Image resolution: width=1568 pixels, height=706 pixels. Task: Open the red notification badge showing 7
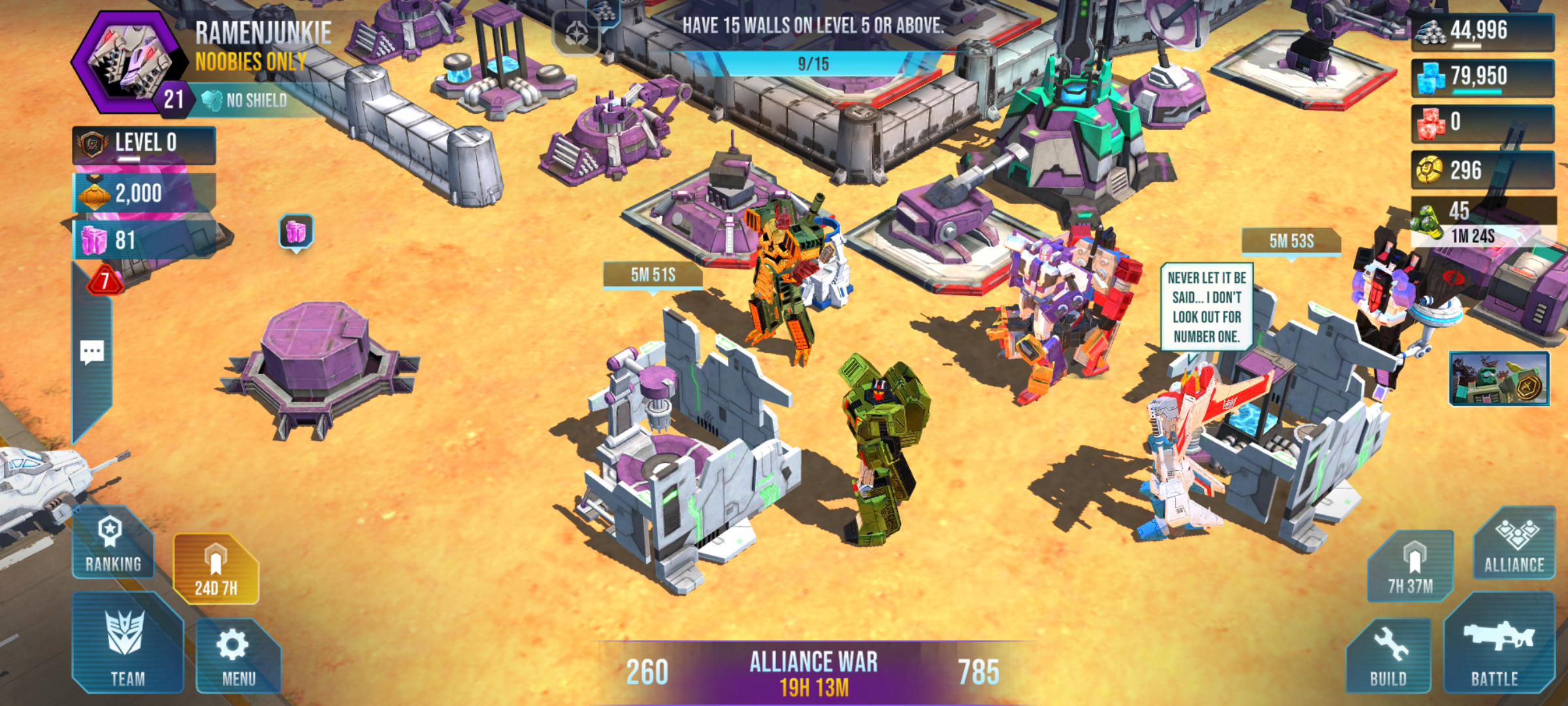105,281
